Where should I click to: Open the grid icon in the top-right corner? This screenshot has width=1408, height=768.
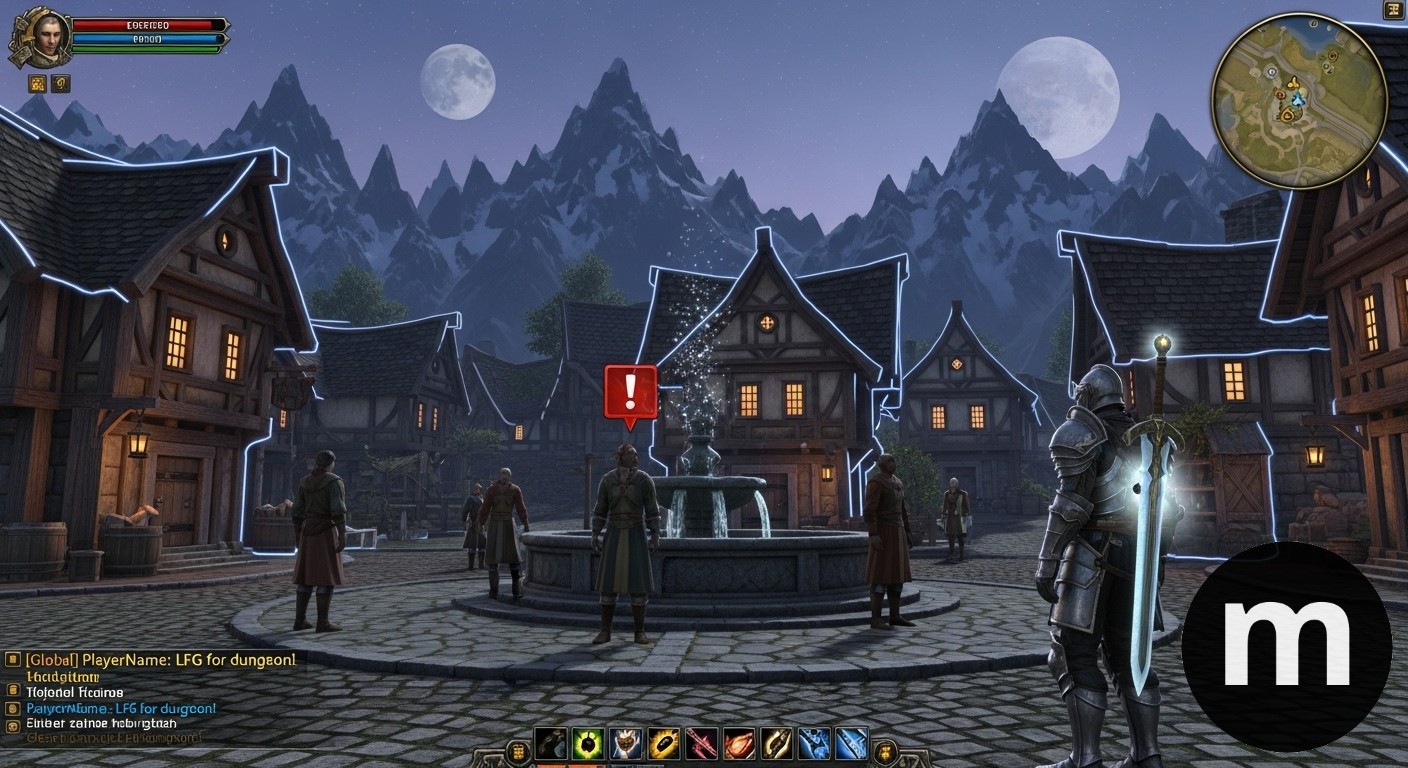click(1394, 10)
